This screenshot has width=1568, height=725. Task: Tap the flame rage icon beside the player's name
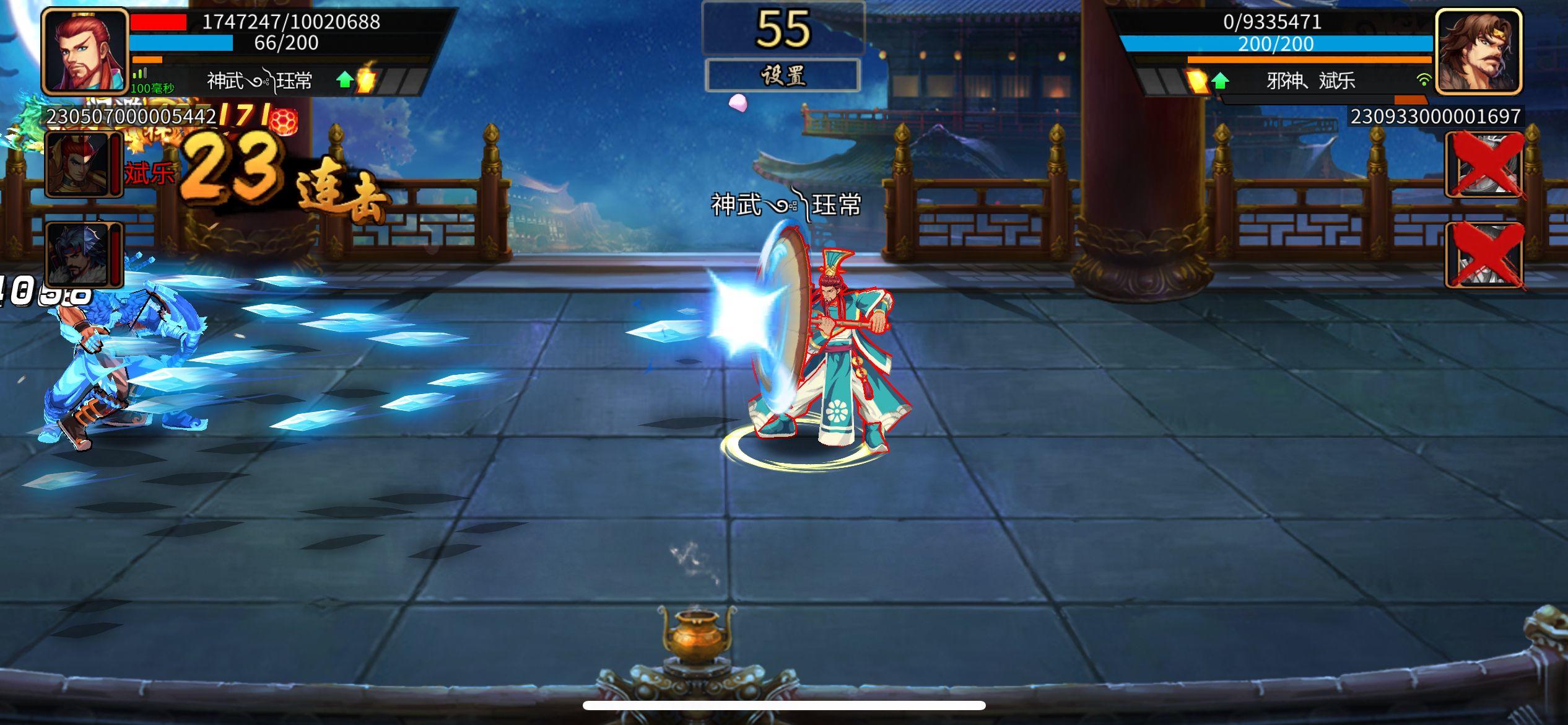365,79
